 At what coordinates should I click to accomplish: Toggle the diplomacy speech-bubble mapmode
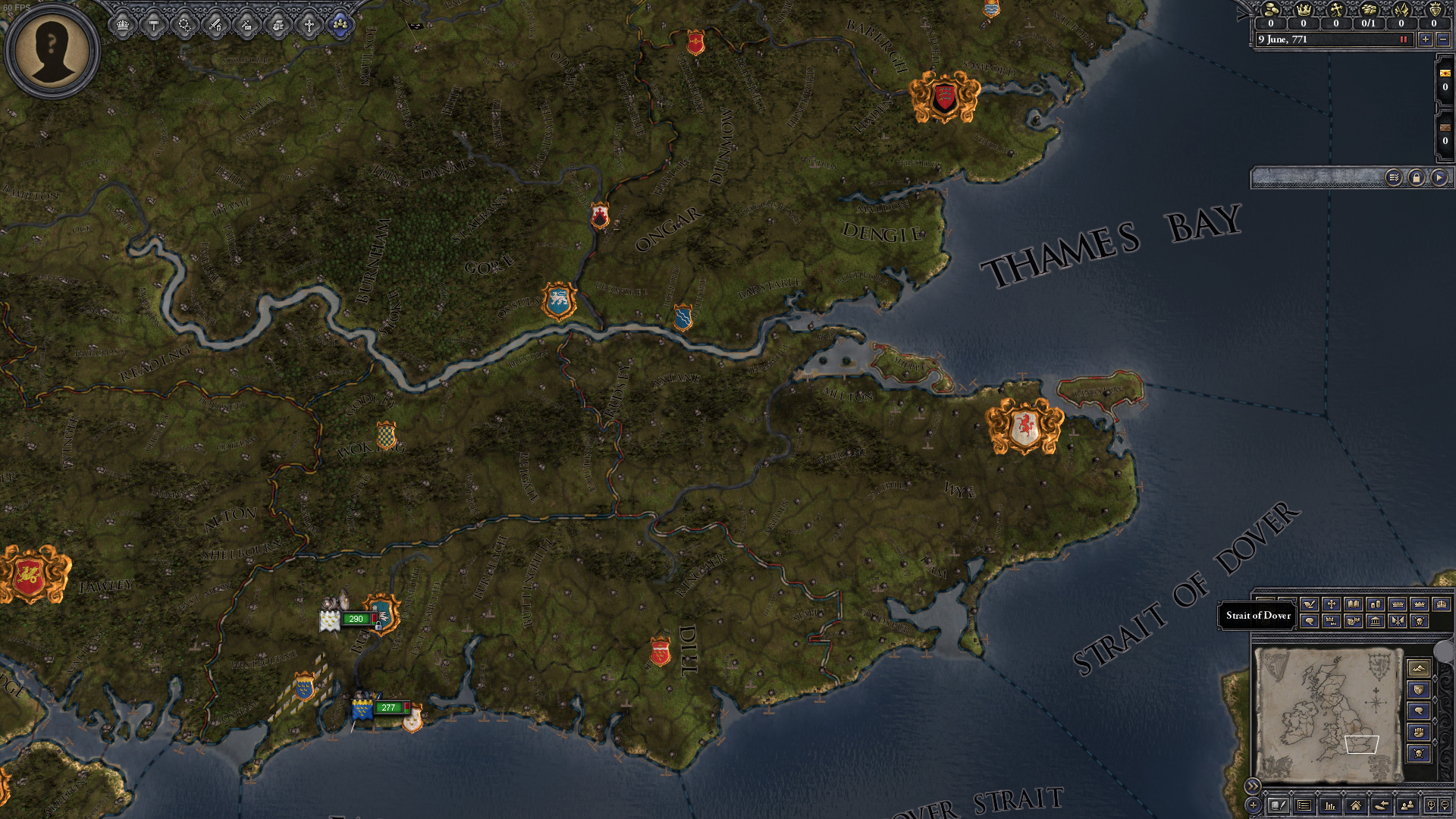[x=1419, y=711]
